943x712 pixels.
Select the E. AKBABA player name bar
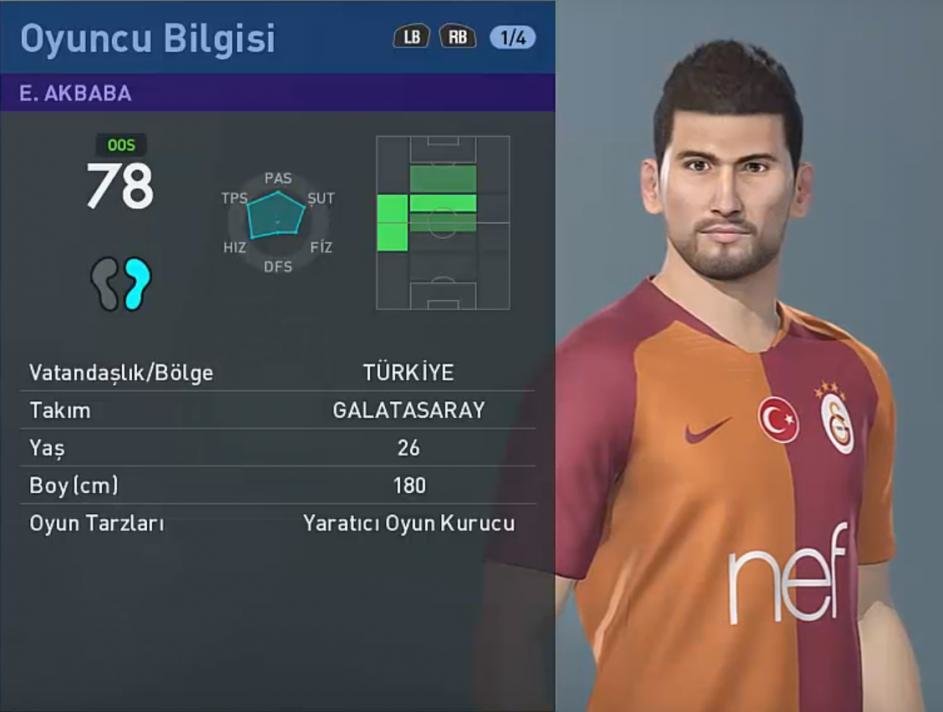(x=277, y=93)
